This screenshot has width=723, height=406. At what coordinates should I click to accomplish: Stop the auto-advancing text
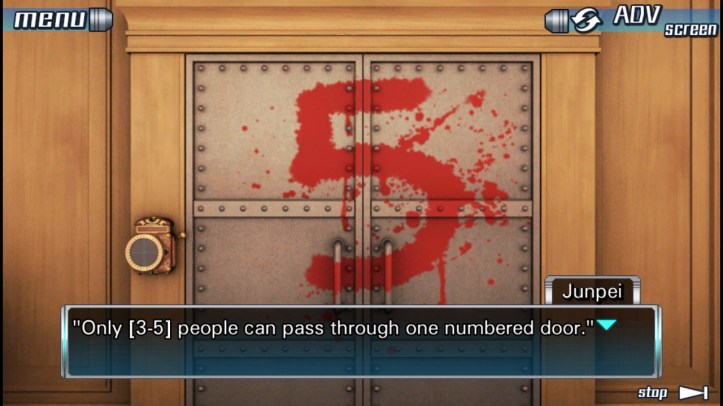pyautogui.click(x=673, y=393)
